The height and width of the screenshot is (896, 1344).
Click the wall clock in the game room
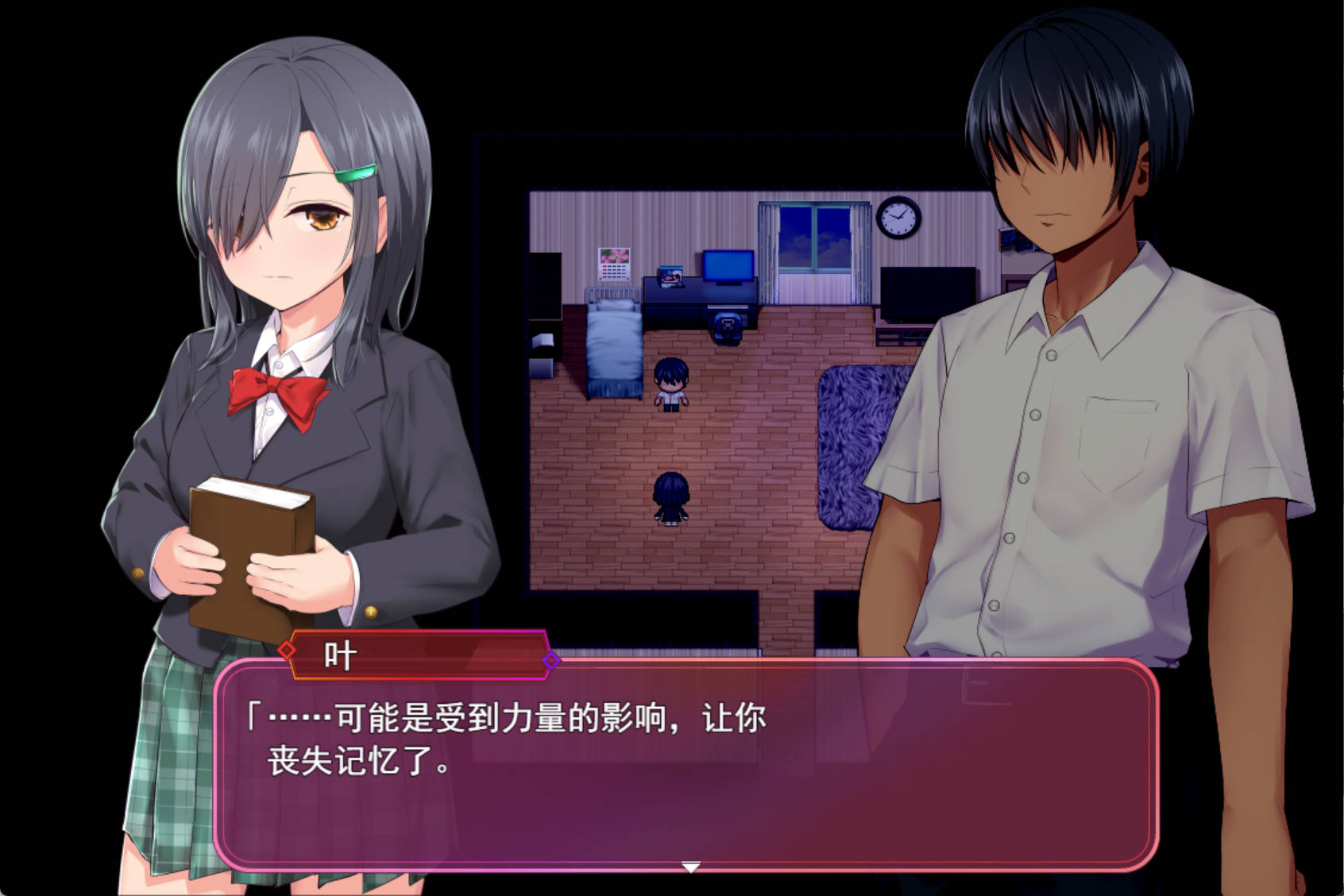pyautogui.click(x=896, y=221)
